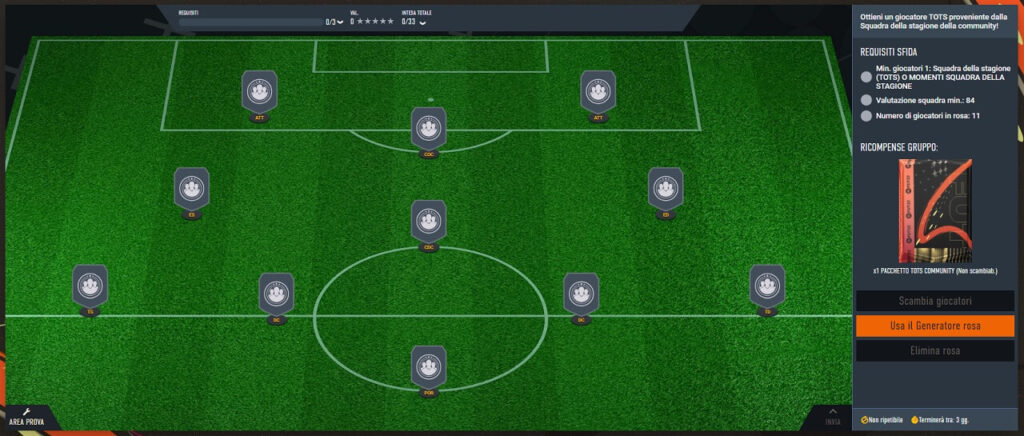
Task: Select the left DC defender slot
Action: [276, 294]
